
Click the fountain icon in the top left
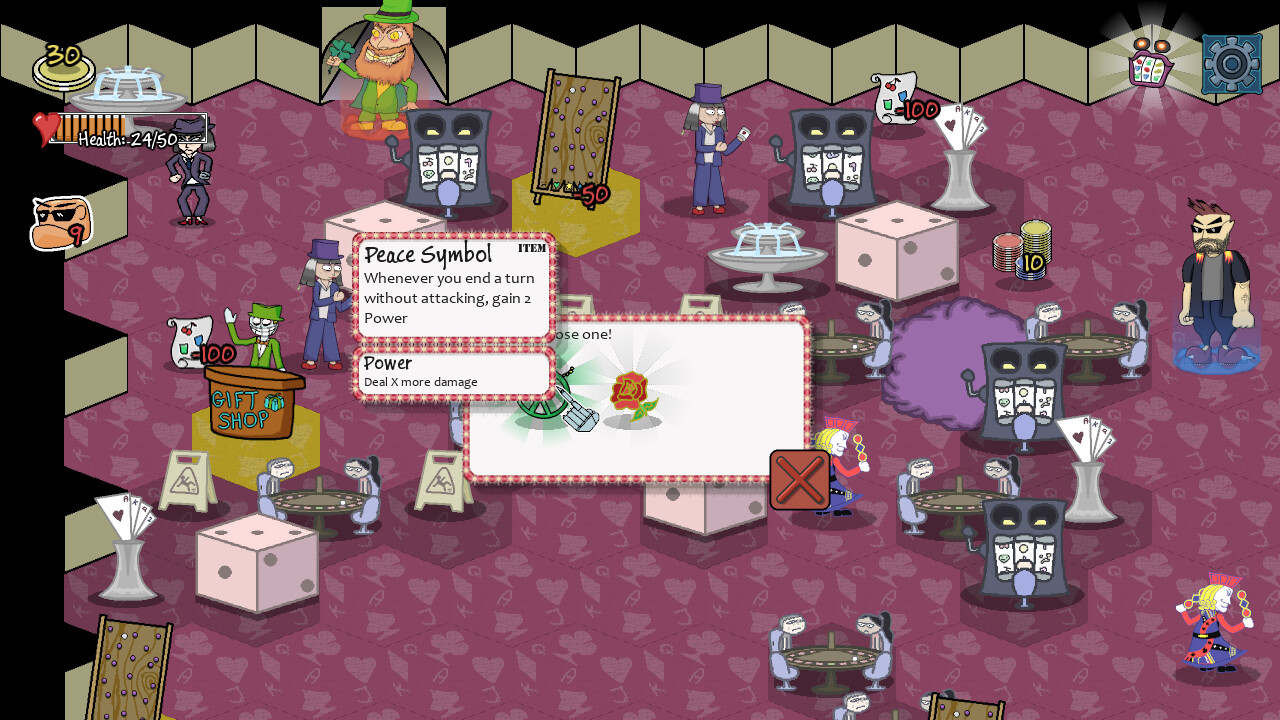130,85
